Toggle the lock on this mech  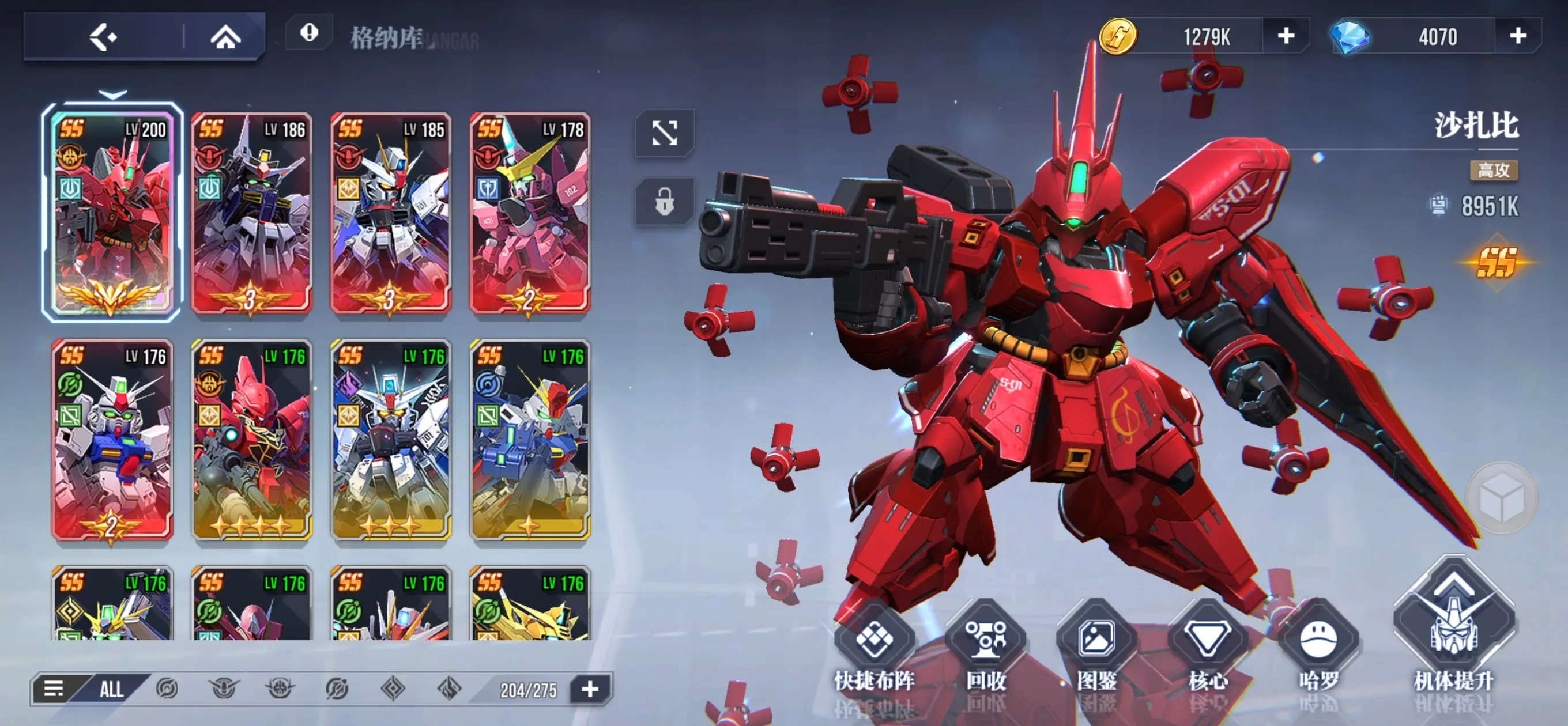click(664, 202)
